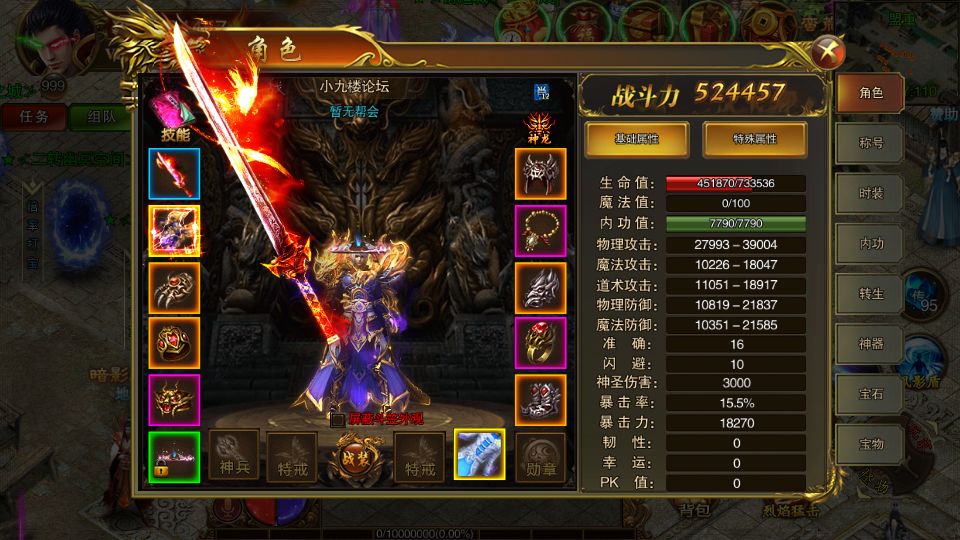View the 神器 artifact tab
960x540 pixels.
(871, 342)
